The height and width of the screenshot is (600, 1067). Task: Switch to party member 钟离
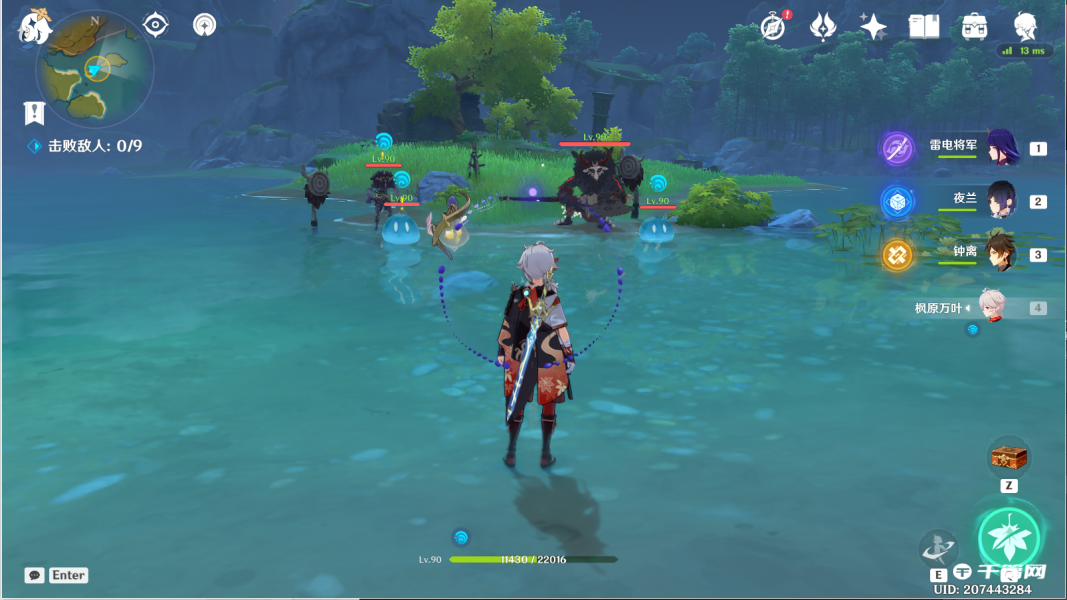pos(1000,254)
